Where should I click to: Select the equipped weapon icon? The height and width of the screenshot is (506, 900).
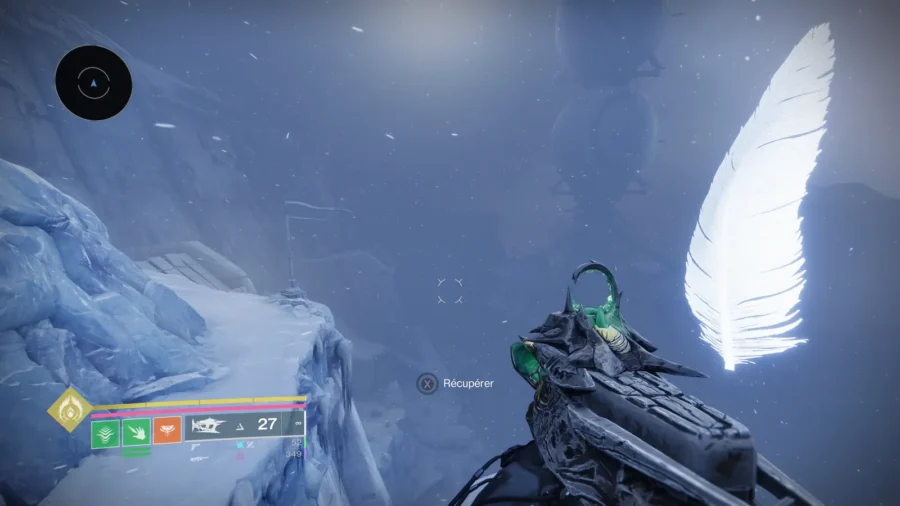coord(208,425)
